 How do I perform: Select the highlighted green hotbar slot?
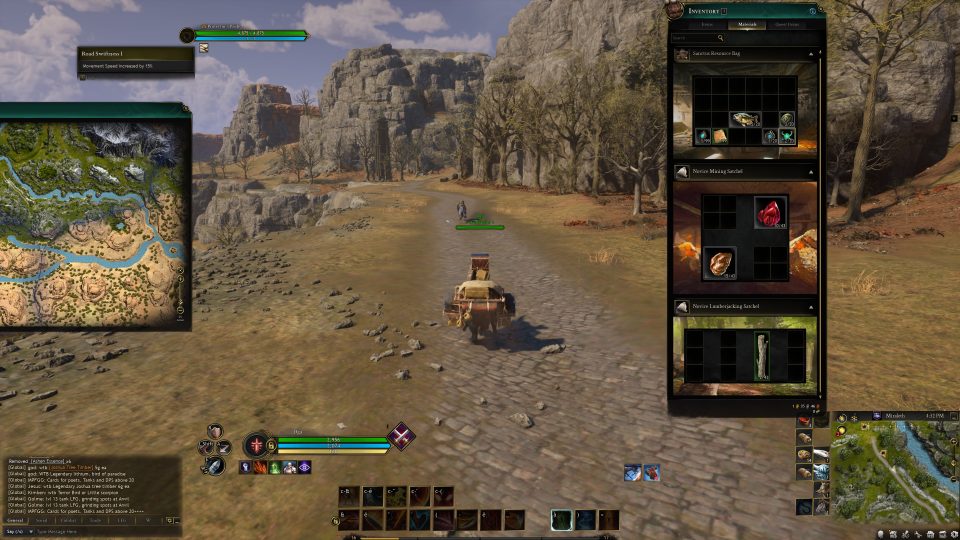(563, 519)
